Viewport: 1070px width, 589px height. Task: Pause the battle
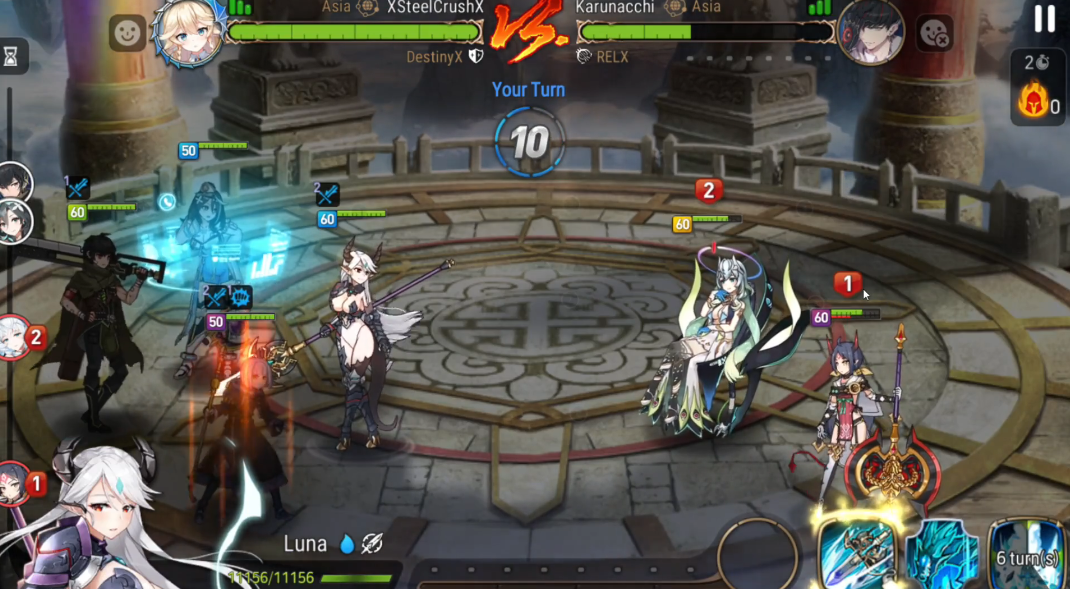coord(1044,19)
